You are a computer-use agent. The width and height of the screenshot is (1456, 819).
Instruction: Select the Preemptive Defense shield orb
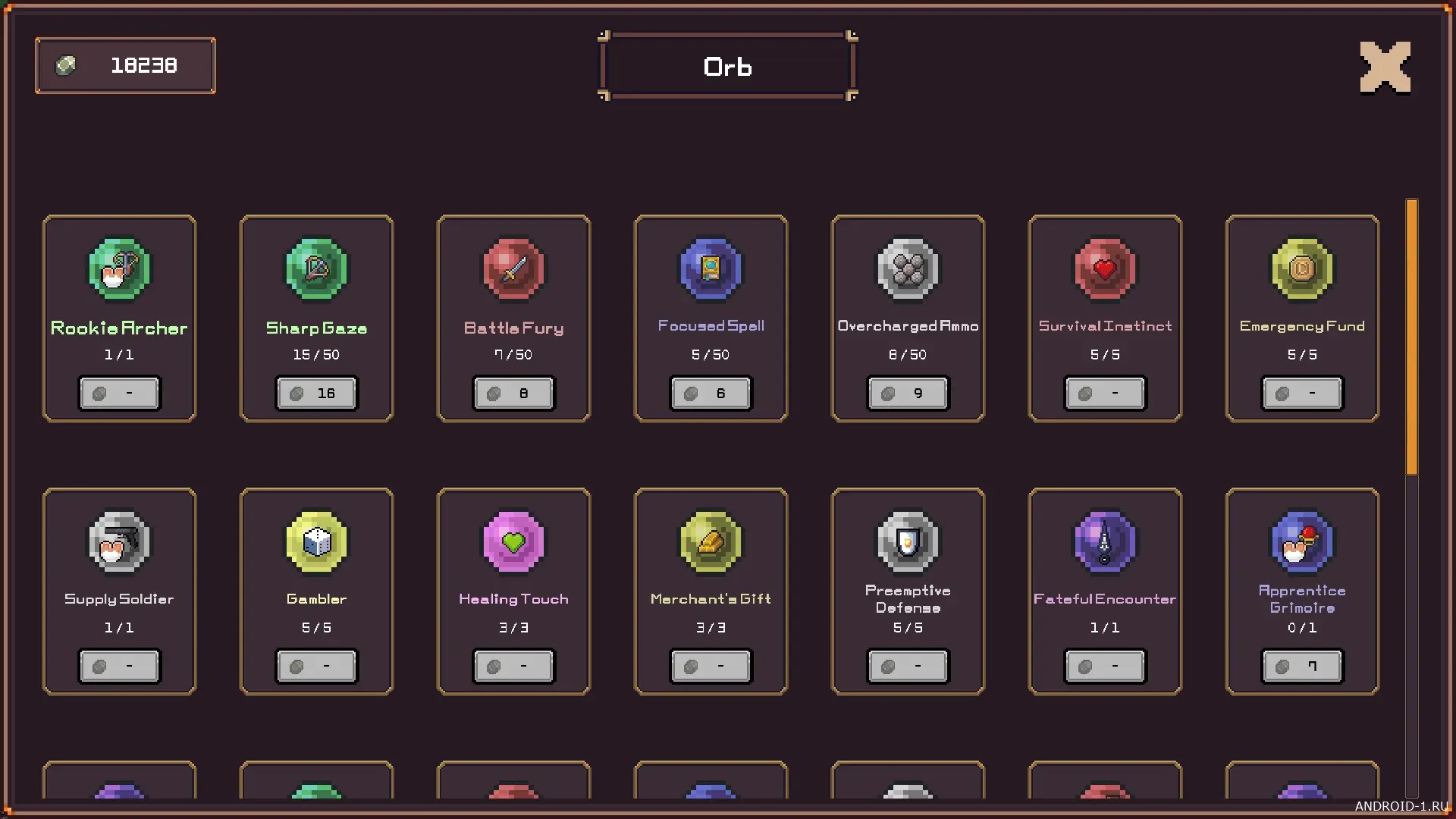click(908, 542)
